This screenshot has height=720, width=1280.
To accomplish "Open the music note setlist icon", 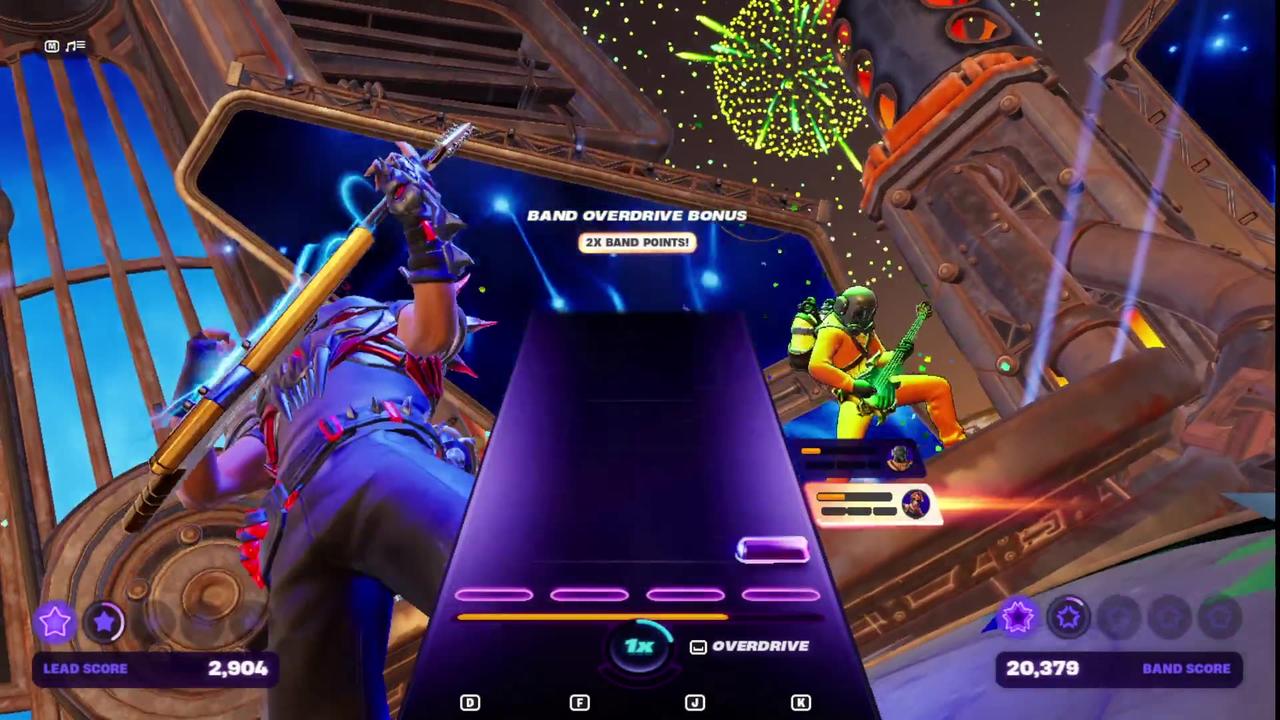I will [76, 46].
